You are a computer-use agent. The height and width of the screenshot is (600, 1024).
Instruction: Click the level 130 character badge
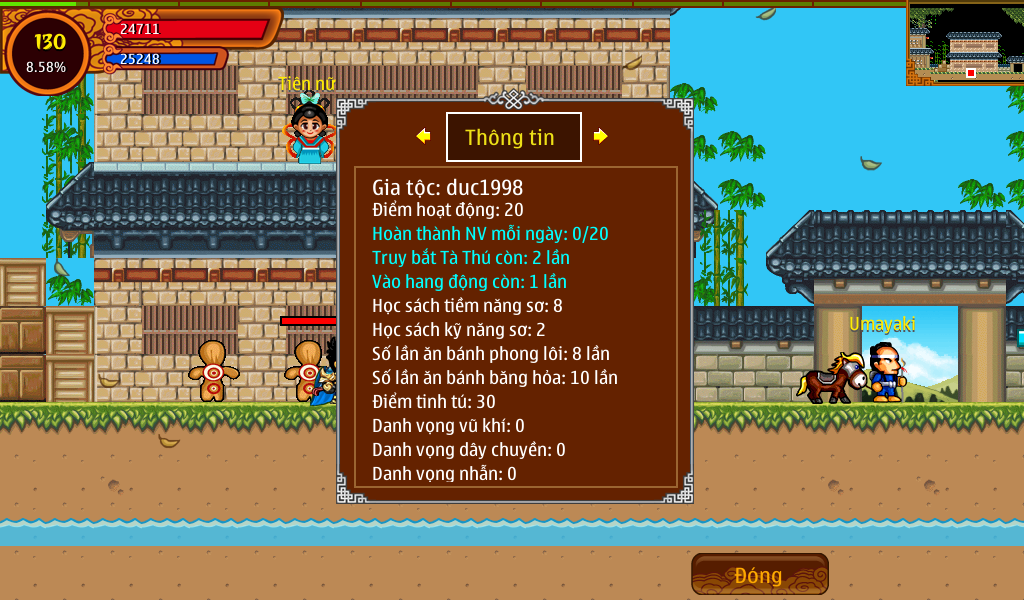pyautogui.click(x=47, y=52)
